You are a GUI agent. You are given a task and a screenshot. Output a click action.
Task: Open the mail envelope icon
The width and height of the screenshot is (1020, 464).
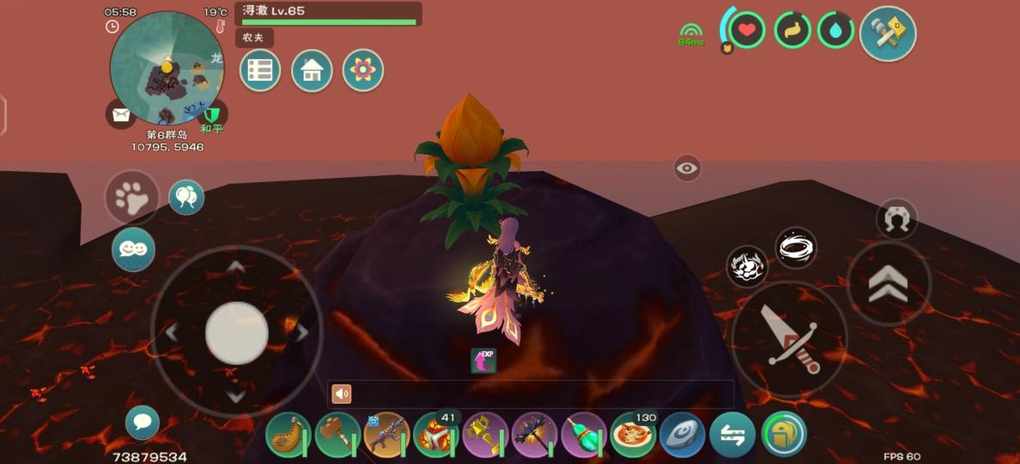tap(121, 115)
